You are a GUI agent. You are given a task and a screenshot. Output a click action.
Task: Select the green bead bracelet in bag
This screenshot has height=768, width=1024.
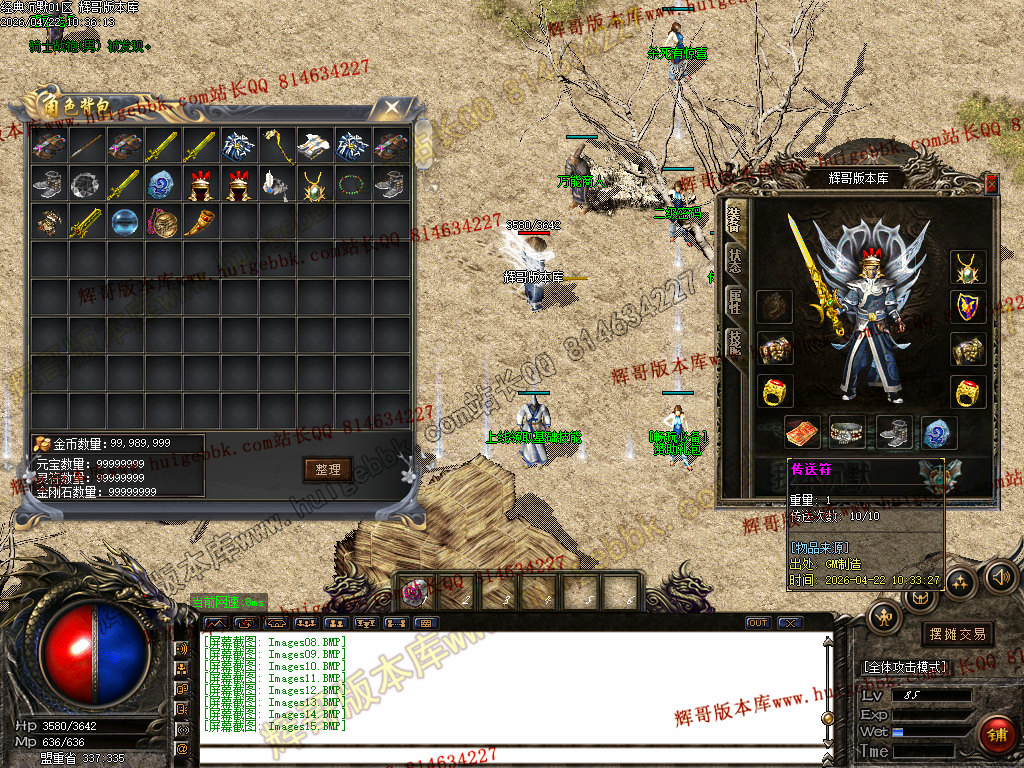pos(353,184)
